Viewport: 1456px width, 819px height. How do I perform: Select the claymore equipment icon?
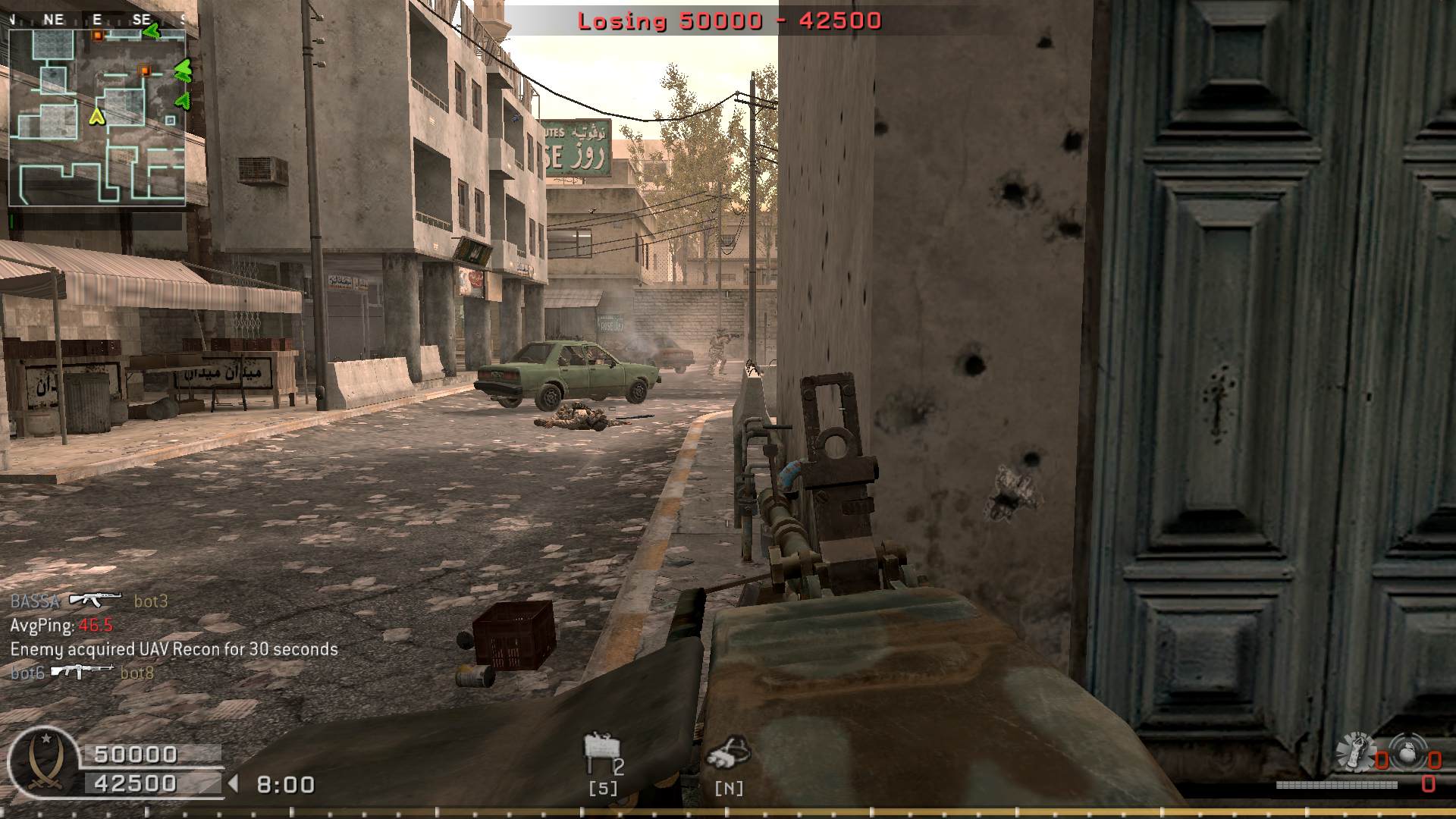601,752
